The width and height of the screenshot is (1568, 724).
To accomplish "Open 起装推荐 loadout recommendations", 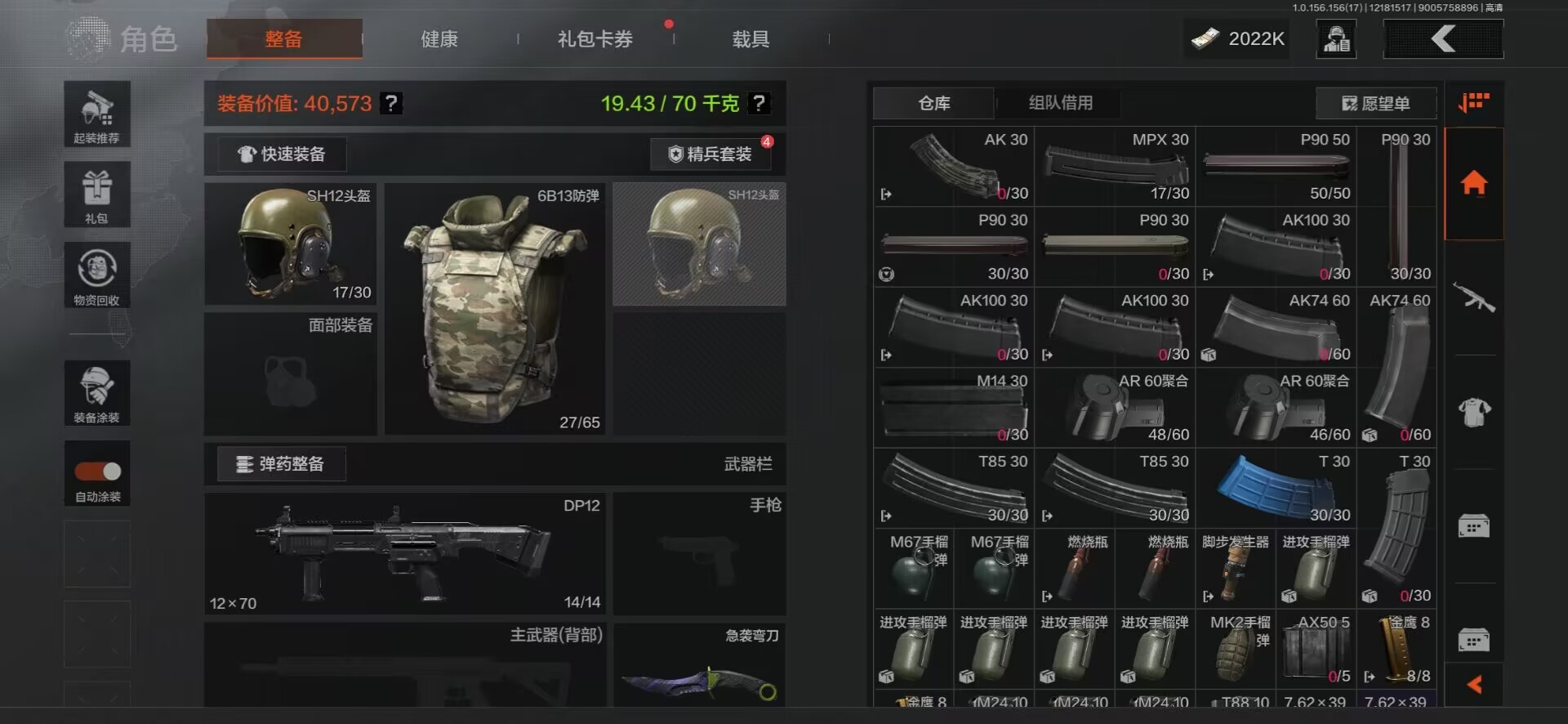I will pyautogui.click(x=97, y=114).
